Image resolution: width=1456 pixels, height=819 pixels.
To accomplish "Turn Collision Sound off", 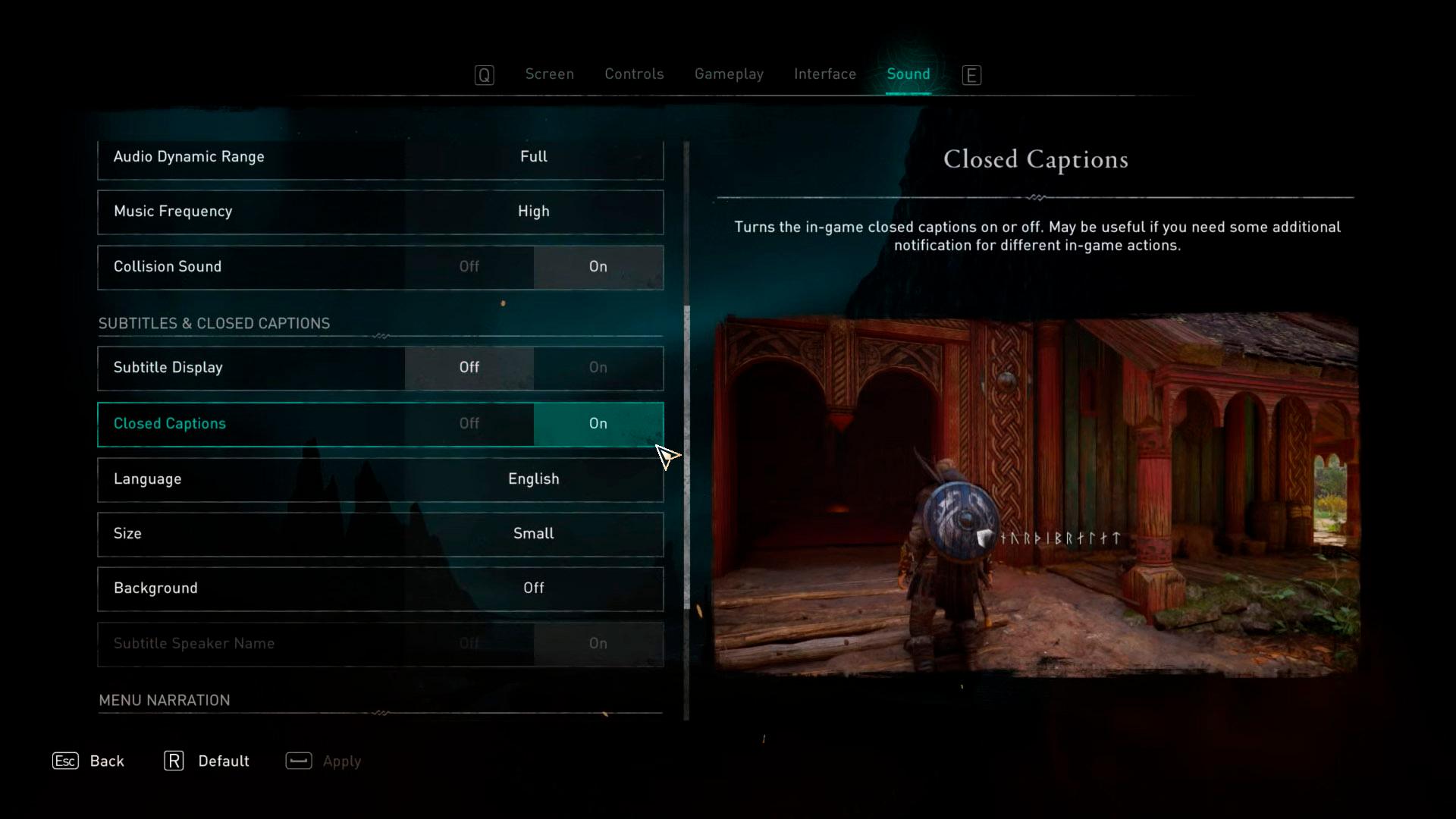I will click(x=469, y=267).
